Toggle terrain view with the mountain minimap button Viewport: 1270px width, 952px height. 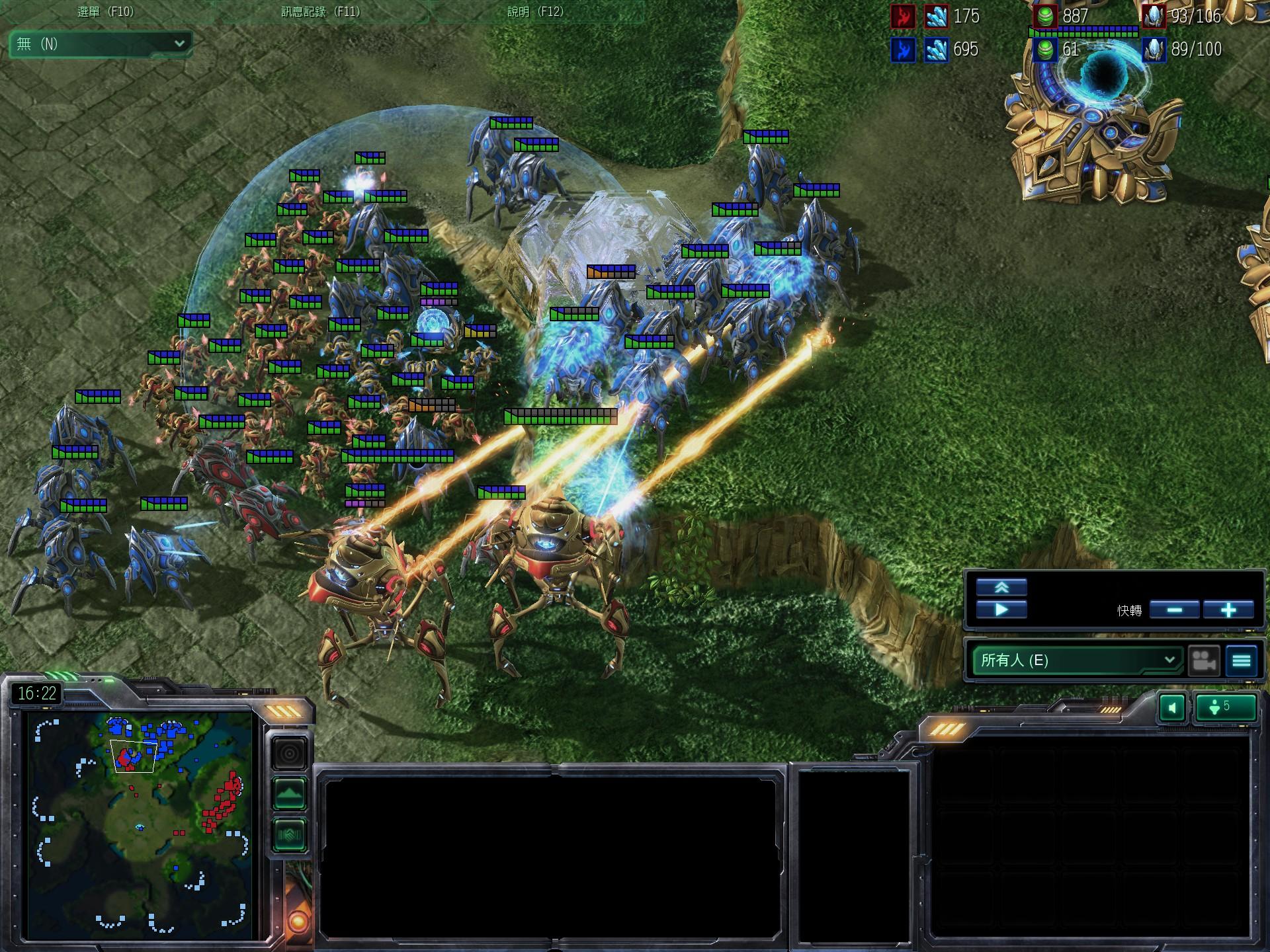(x=289, y=791)
